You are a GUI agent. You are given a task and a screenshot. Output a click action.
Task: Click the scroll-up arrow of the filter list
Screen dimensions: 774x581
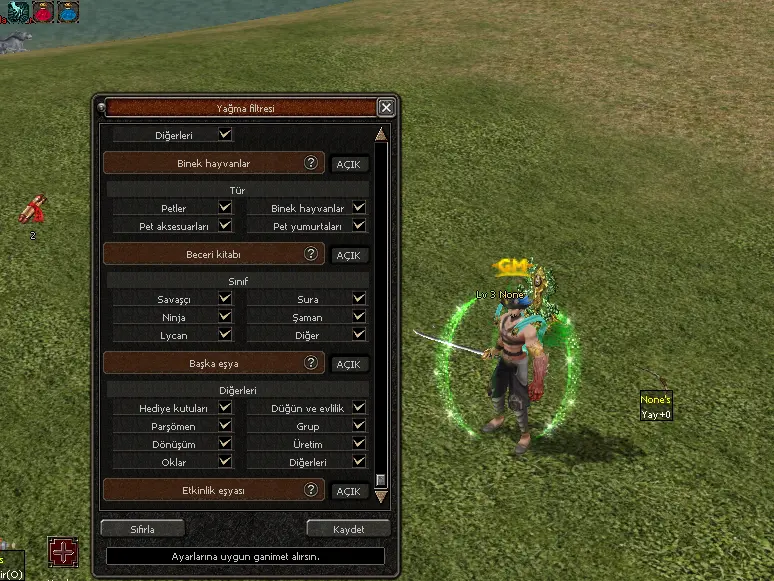tap(380, 135)
